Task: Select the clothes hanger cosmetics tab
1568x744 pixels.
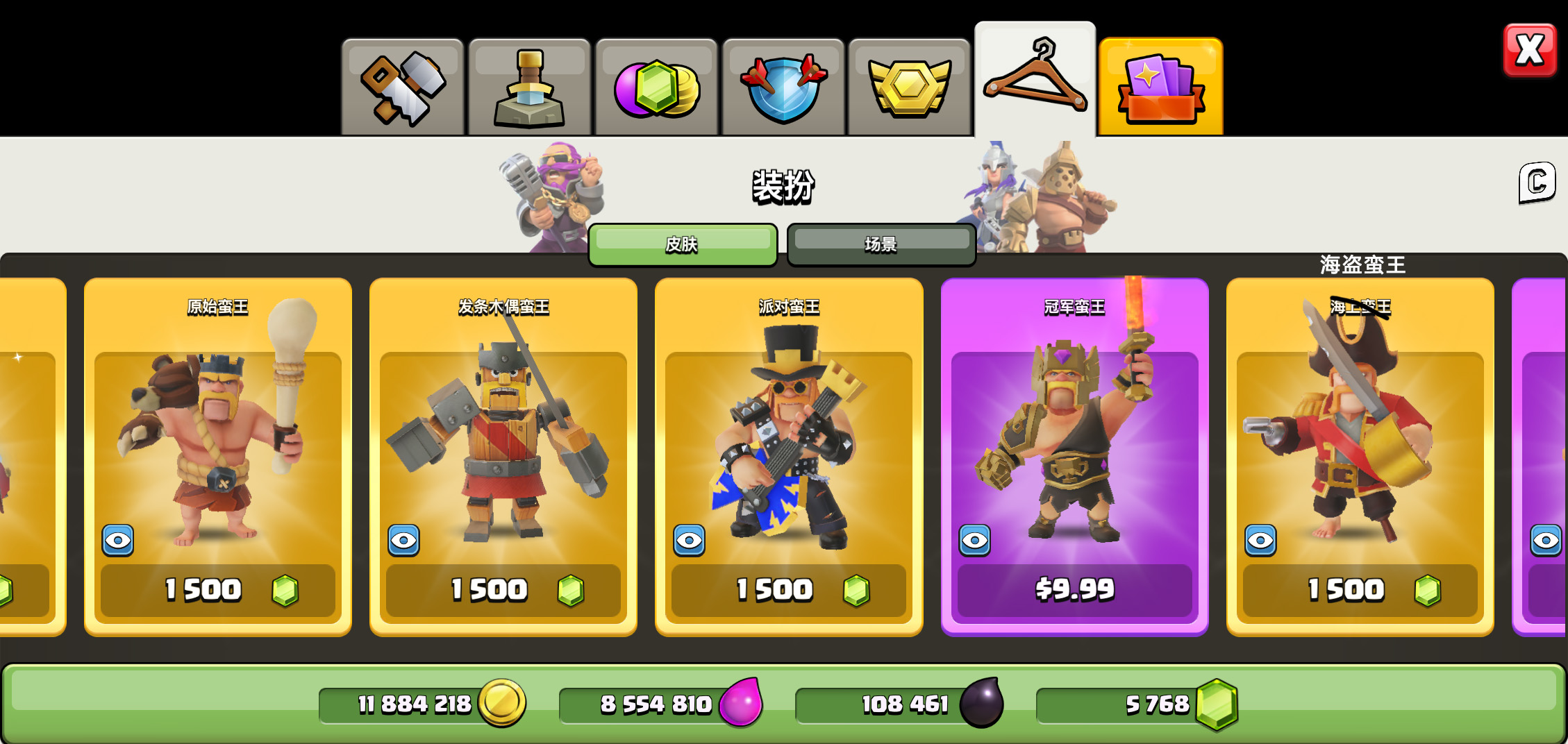Action: [x=1035, y=80]
